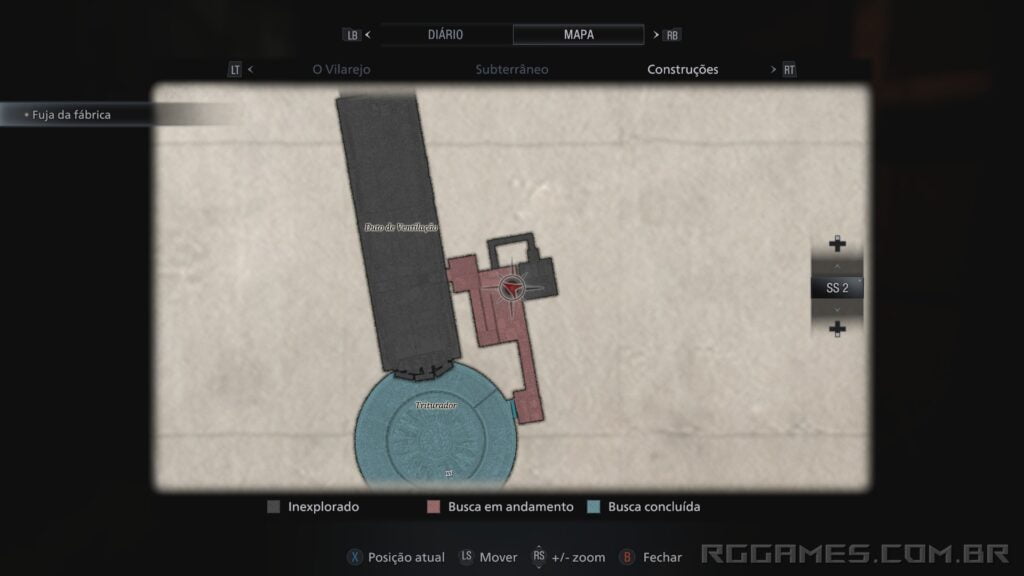Go up a floor with the upper plus
1024x576 pixels.
pyautogui.click(x=837, y=244)
